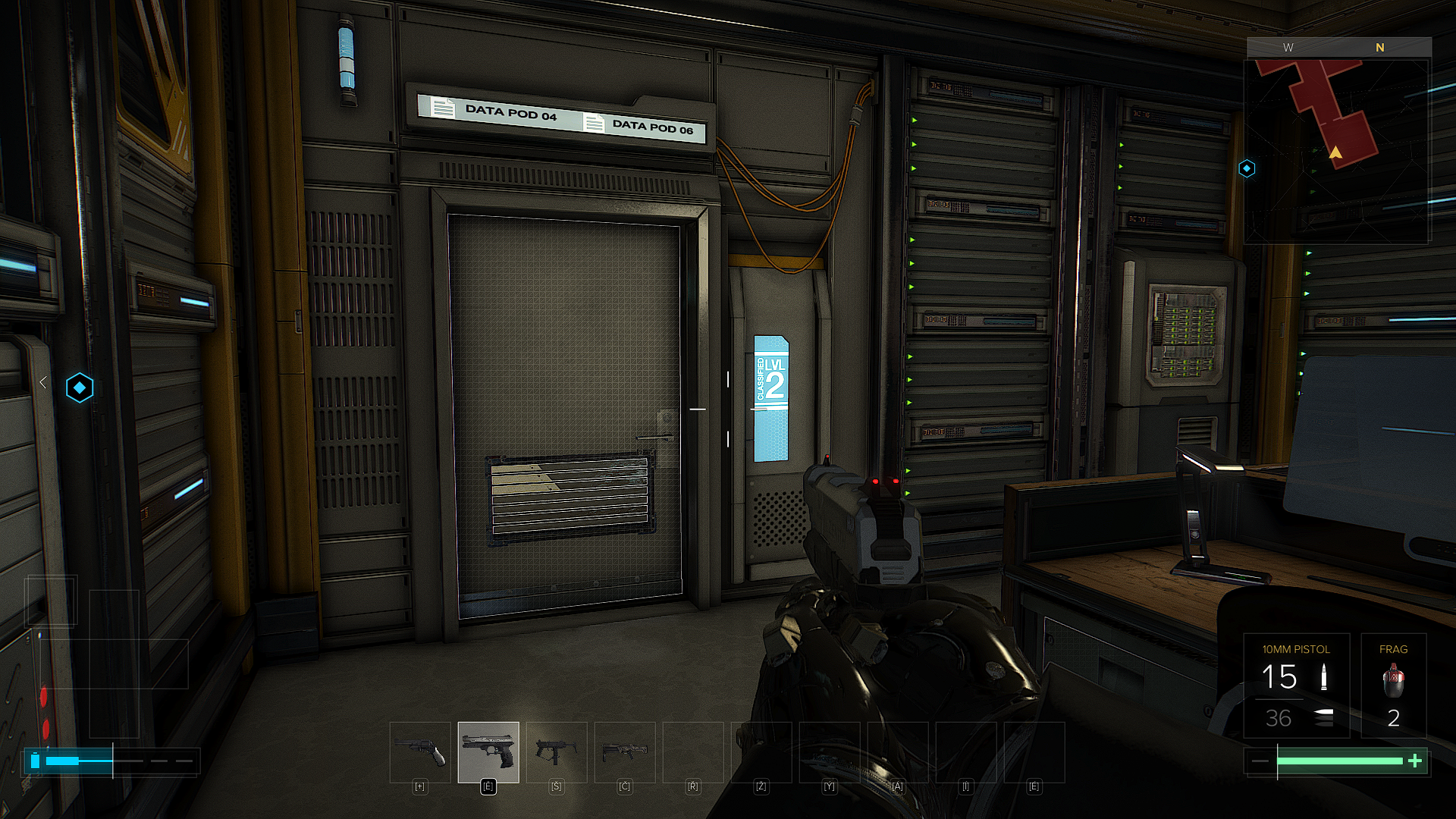The height and width of the screenshot is (819, 1456).
Task: Equip the combat rifle from hotbar
Action: pos(625,752)
